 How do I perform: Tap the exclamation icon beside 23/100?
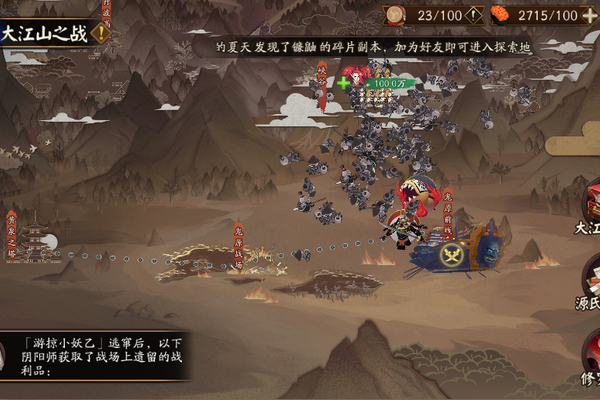tap(472, 15)
